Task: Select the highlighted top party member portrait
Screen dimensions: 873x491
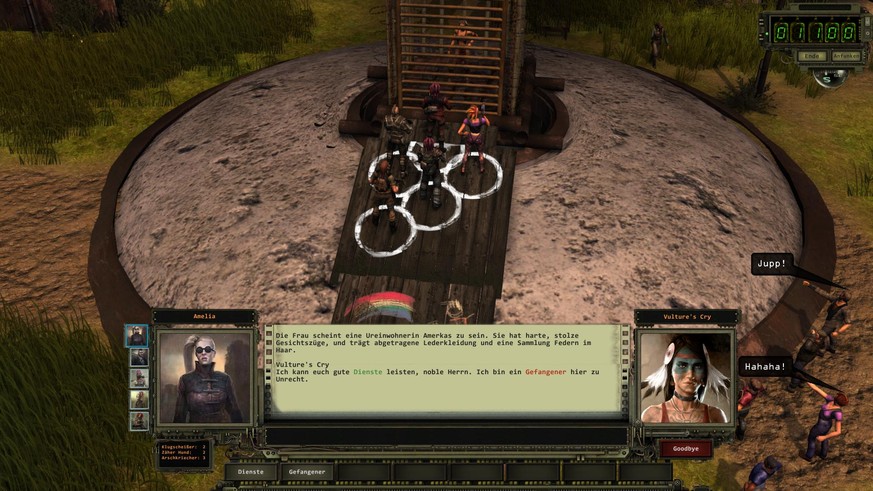Action: pyautogui.click(x=138, y=335)
